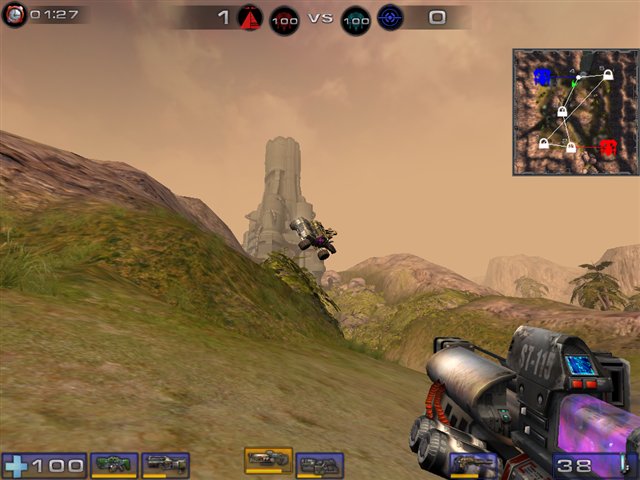Click the match timer clock icon
Screen dimensions: 640x480
[14, 15]
